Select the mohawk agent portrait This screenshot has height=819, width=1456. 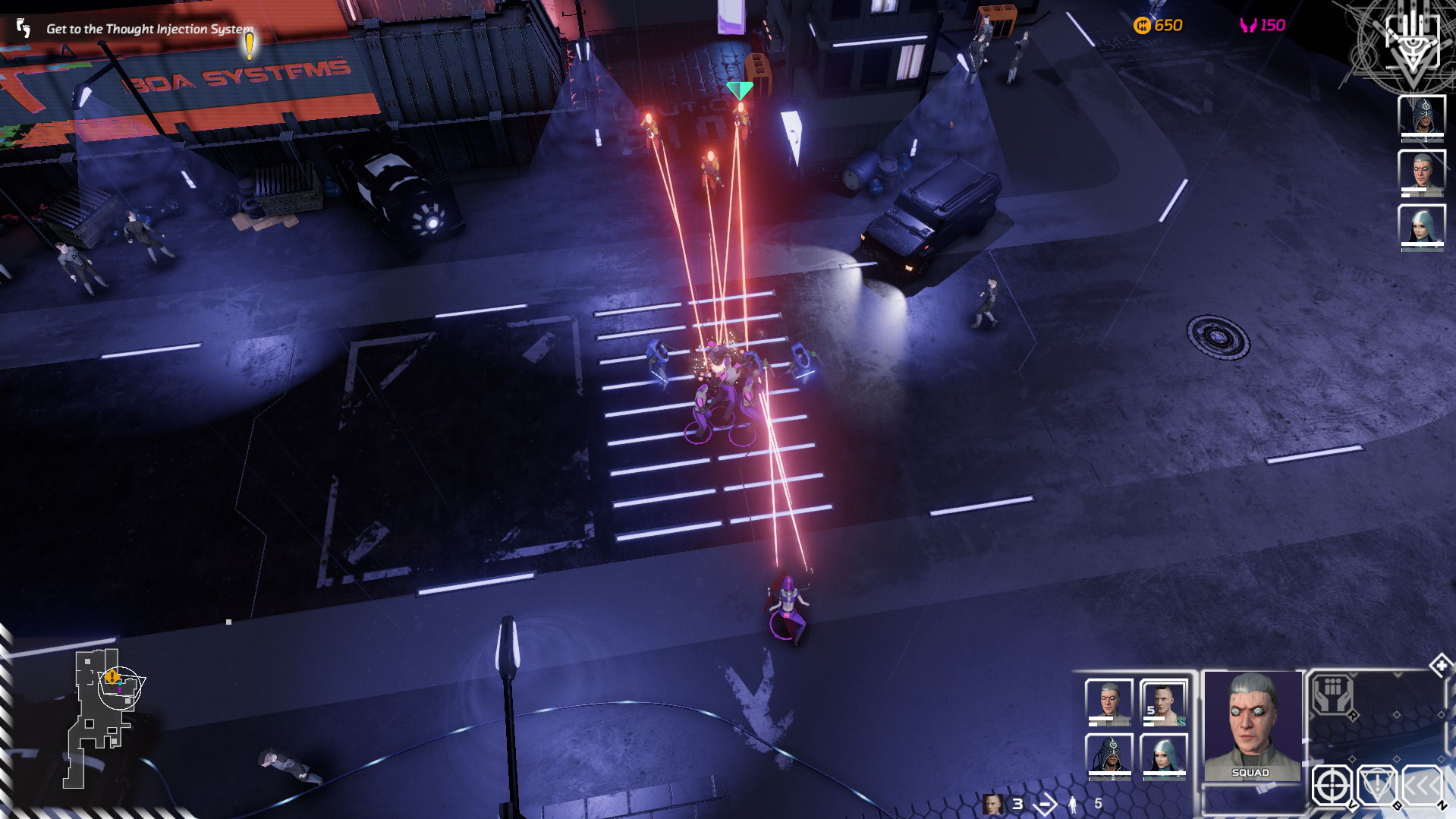1163,702
